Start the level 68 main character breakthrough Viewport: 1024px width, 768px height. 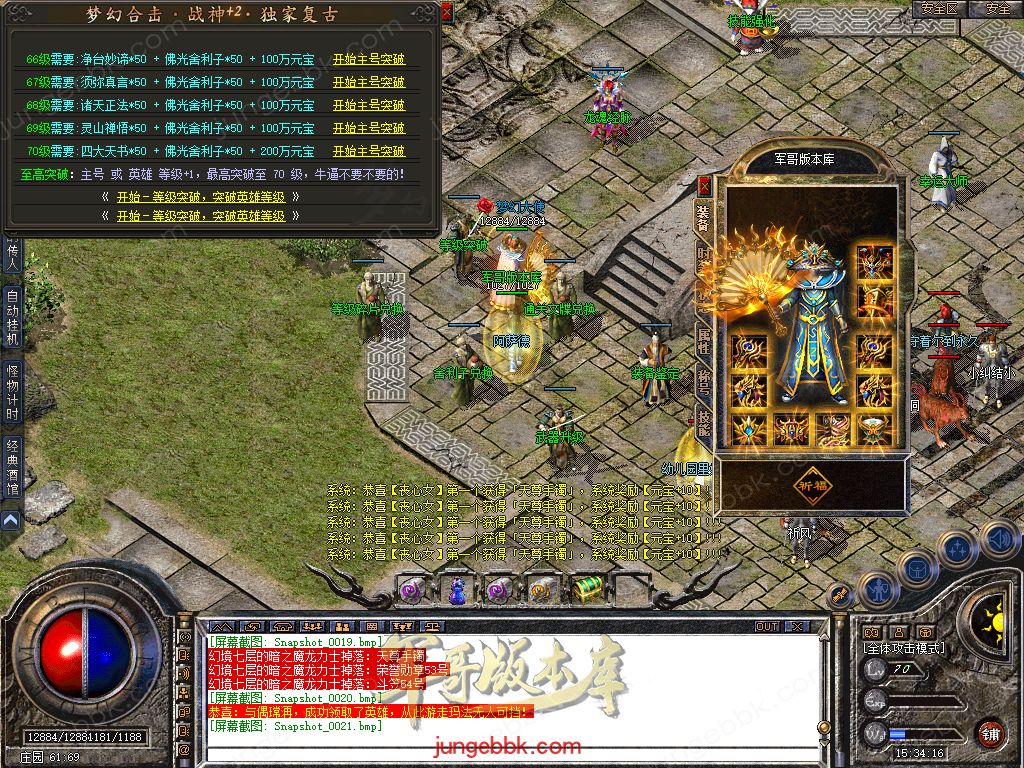[x=368, y=105]
